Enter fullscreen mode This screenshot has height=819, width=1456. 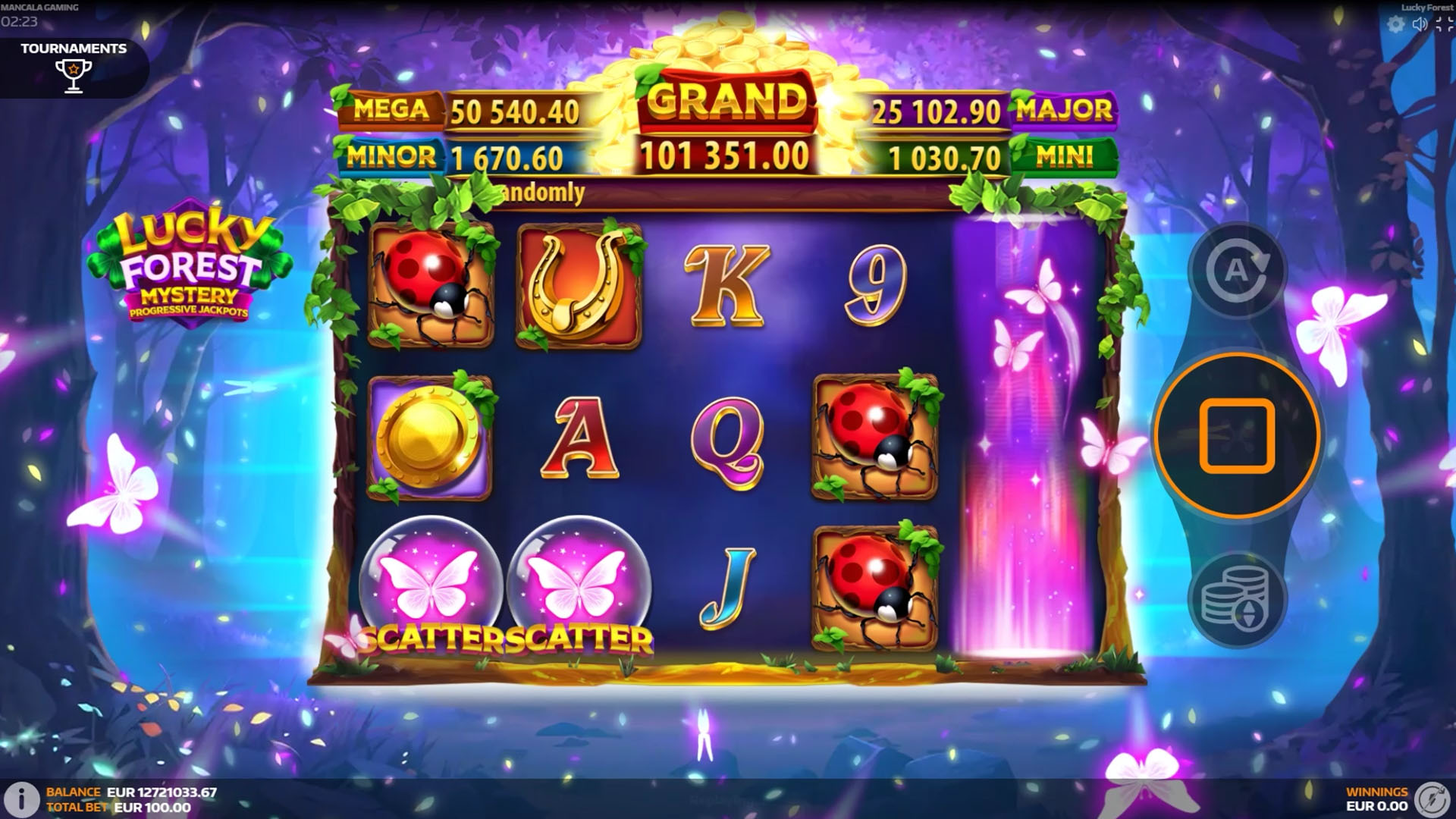click(x=1443, y=24)
